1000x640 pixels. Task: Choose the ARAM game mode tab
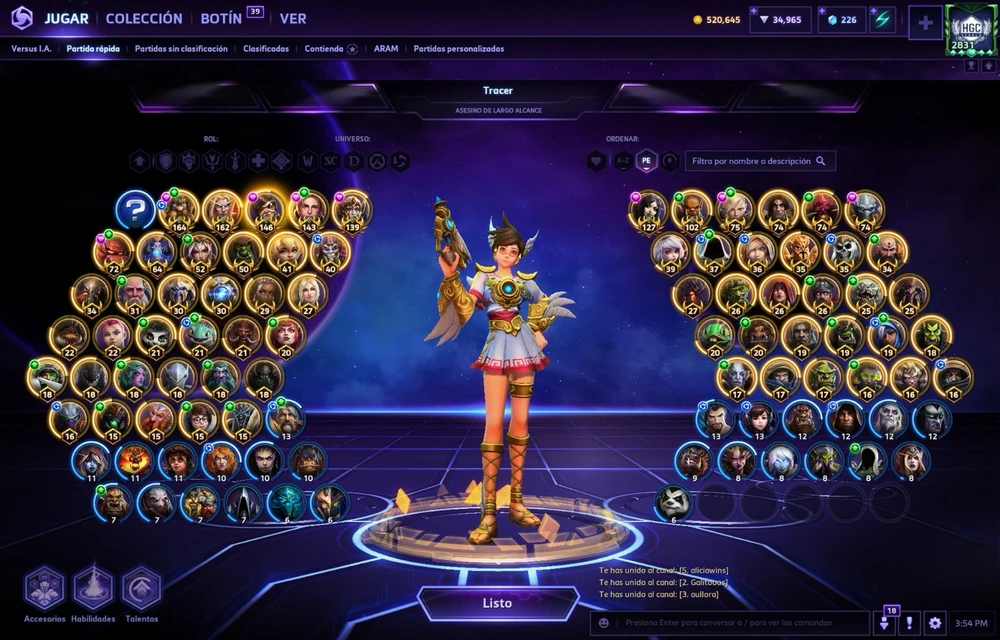(x=386, y=48)
